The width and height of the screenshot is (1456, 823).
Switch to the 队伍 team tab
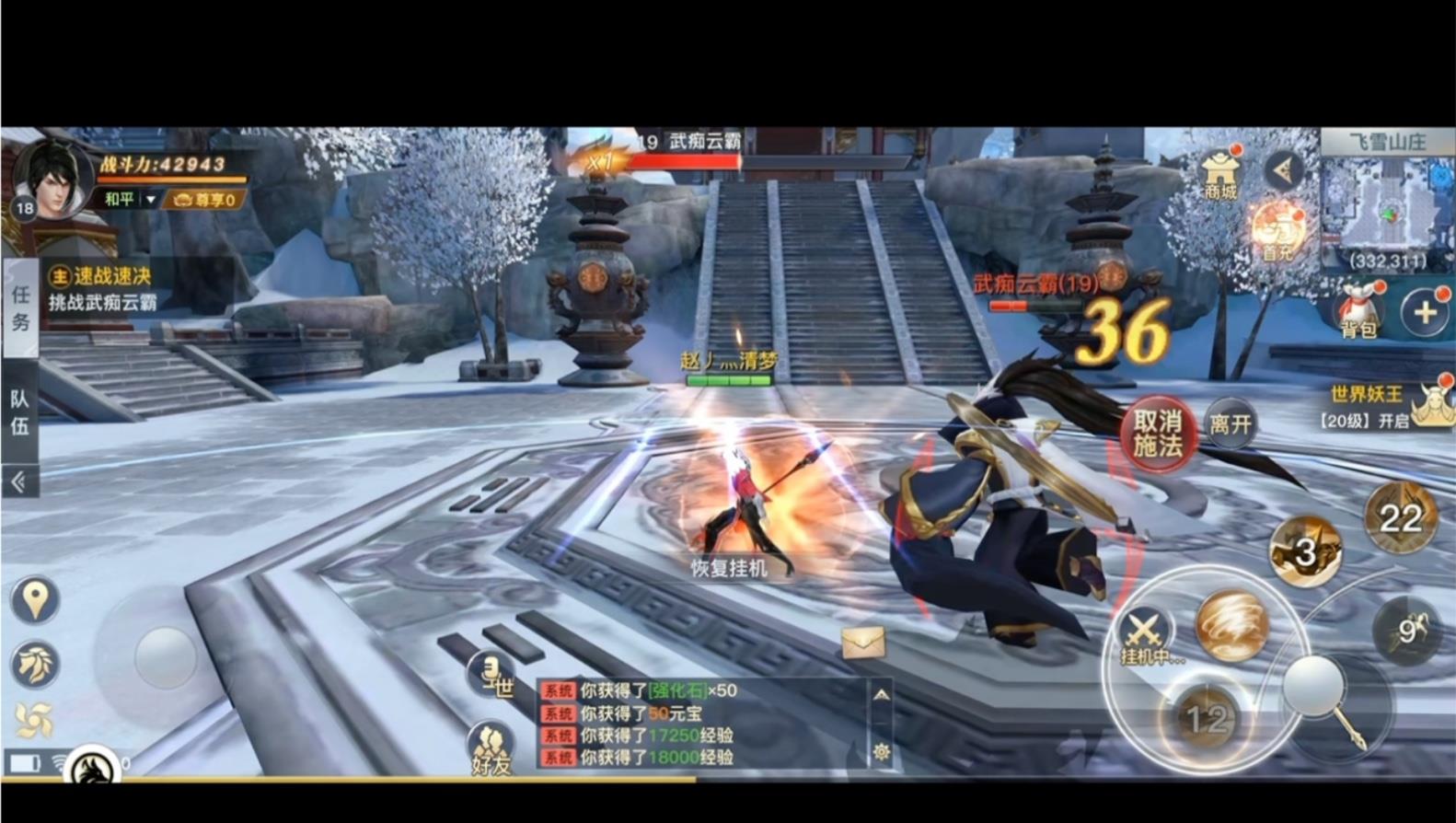(x=19, y=411)
